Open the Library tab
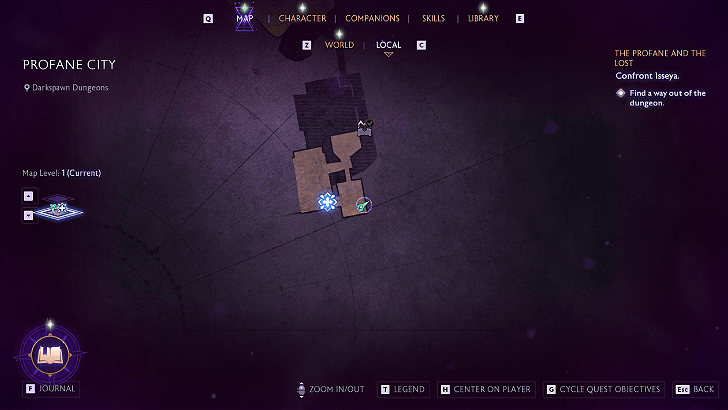 tap(483, 18)
